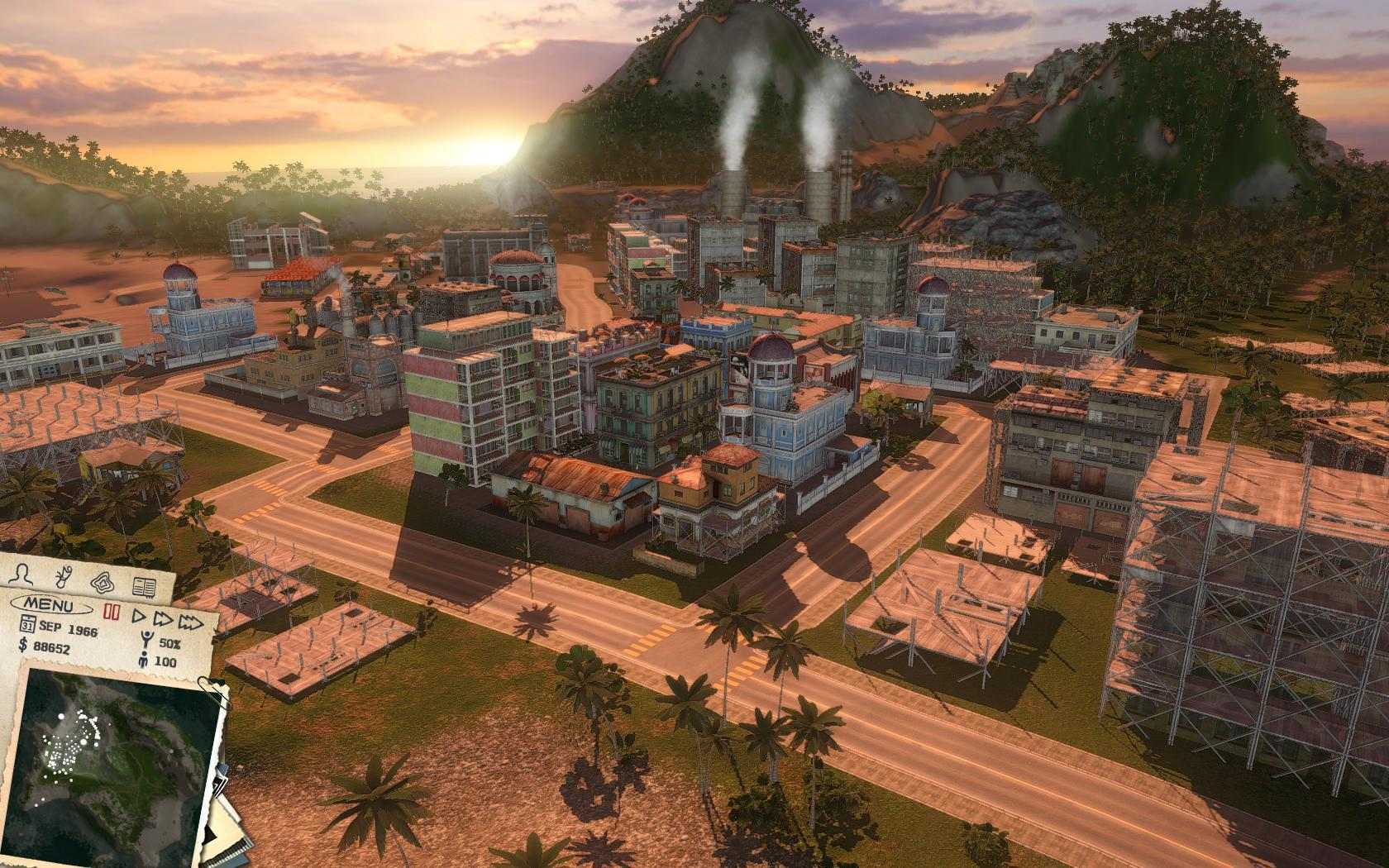Click the population person icon next to 100
This screenshot has height=868, width=1389.
pos(143,660)
